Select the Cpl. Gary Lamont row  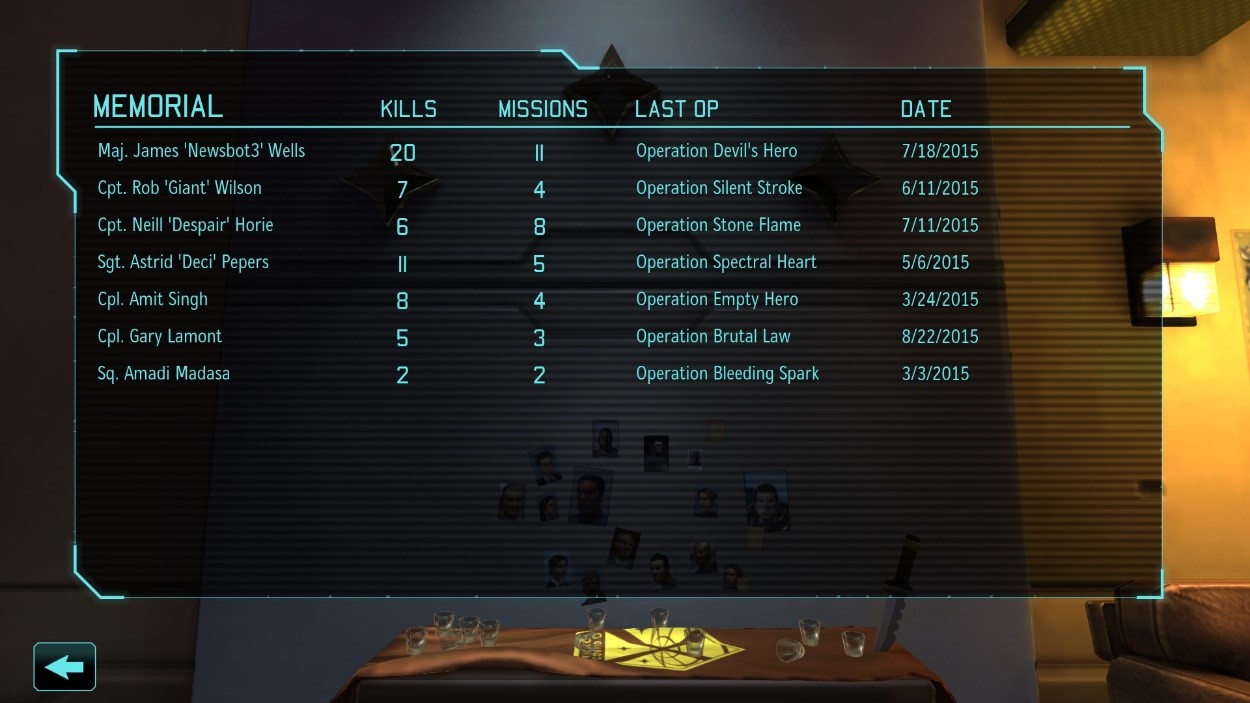click(160, 336)
